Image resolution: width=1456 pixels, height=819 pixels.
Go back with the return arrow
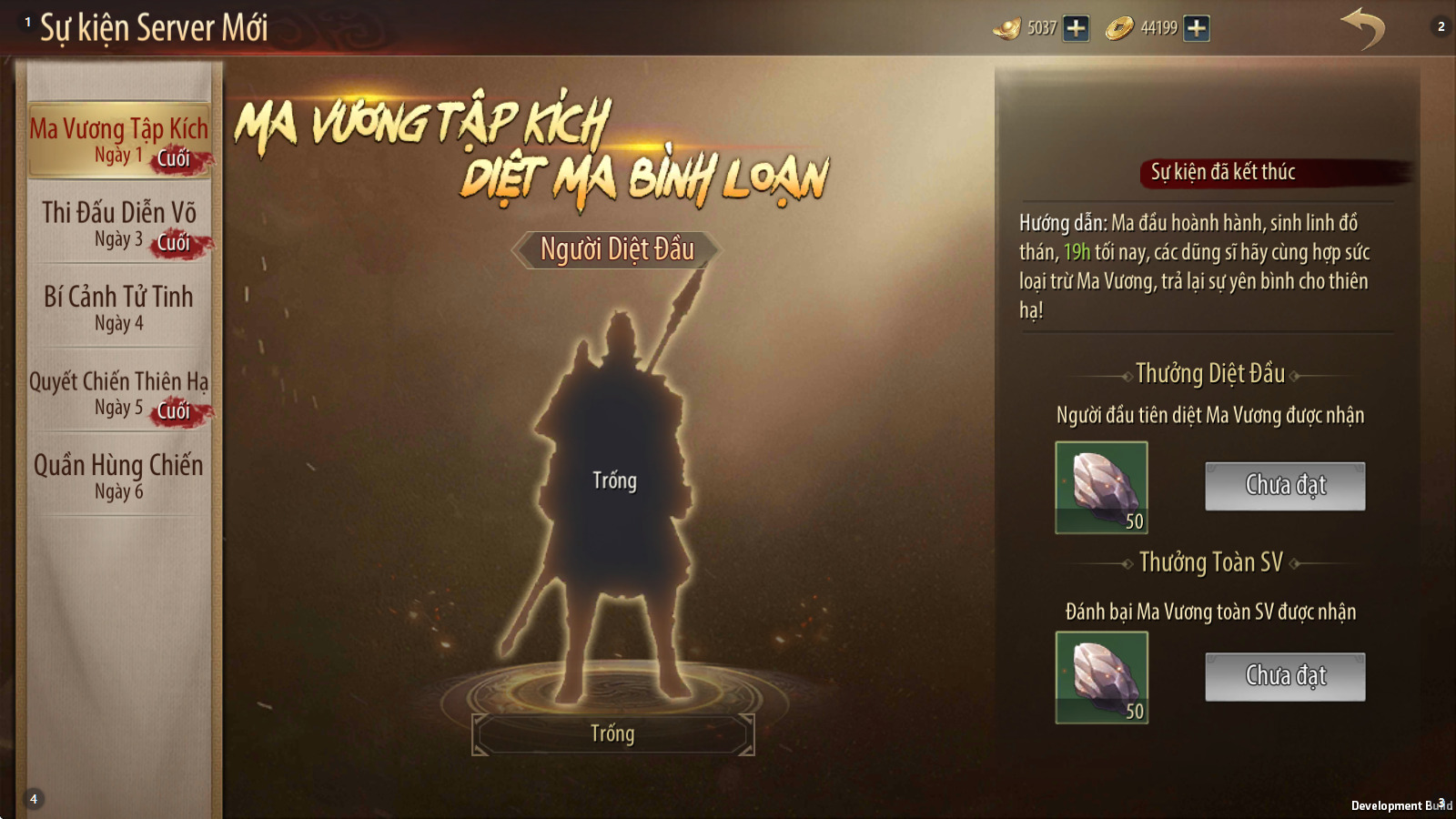[x=1362, y=28]
